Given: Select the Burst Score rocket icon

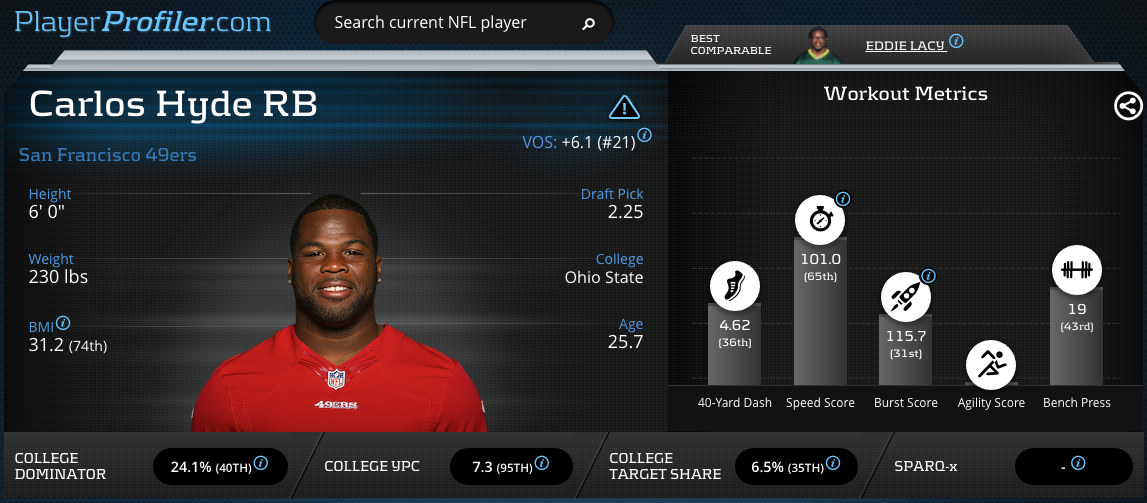Looking at the screenshot, I should [904, 296].
